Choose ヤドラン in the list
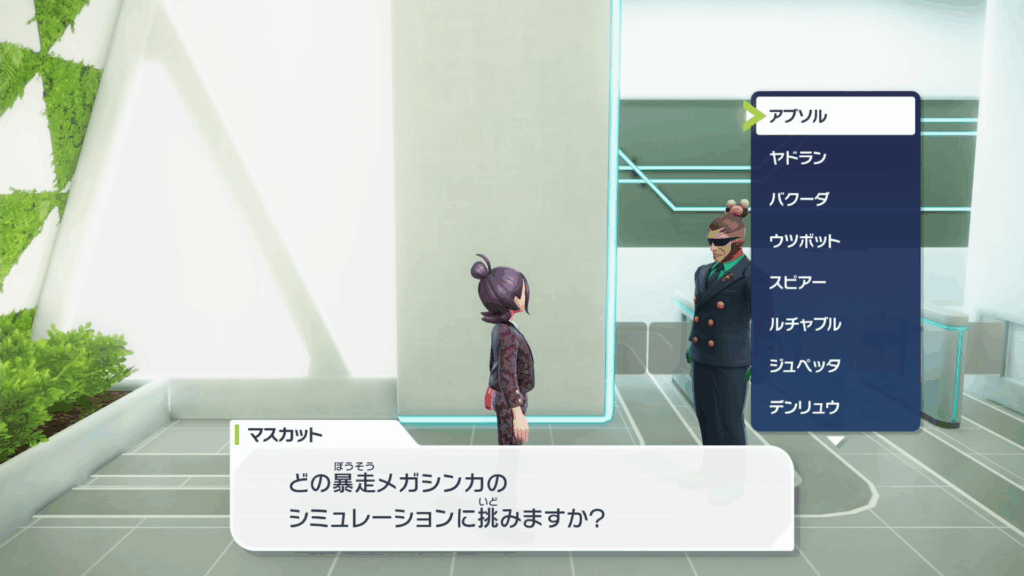This screenshot has height=576, width=1024. tap(835, 157)
